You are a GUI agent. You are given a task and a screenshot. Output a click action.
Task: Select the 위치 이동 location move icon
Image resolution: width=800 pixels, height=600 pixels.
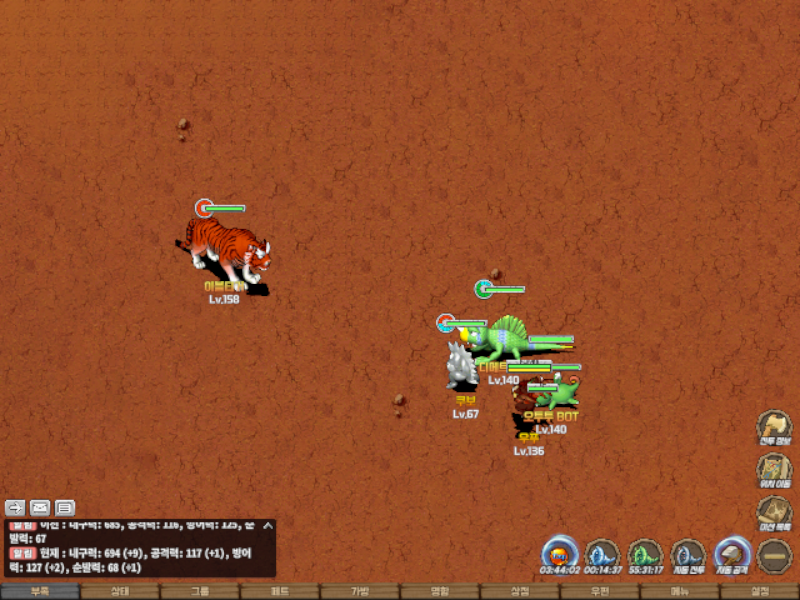[x=773, y=470]
